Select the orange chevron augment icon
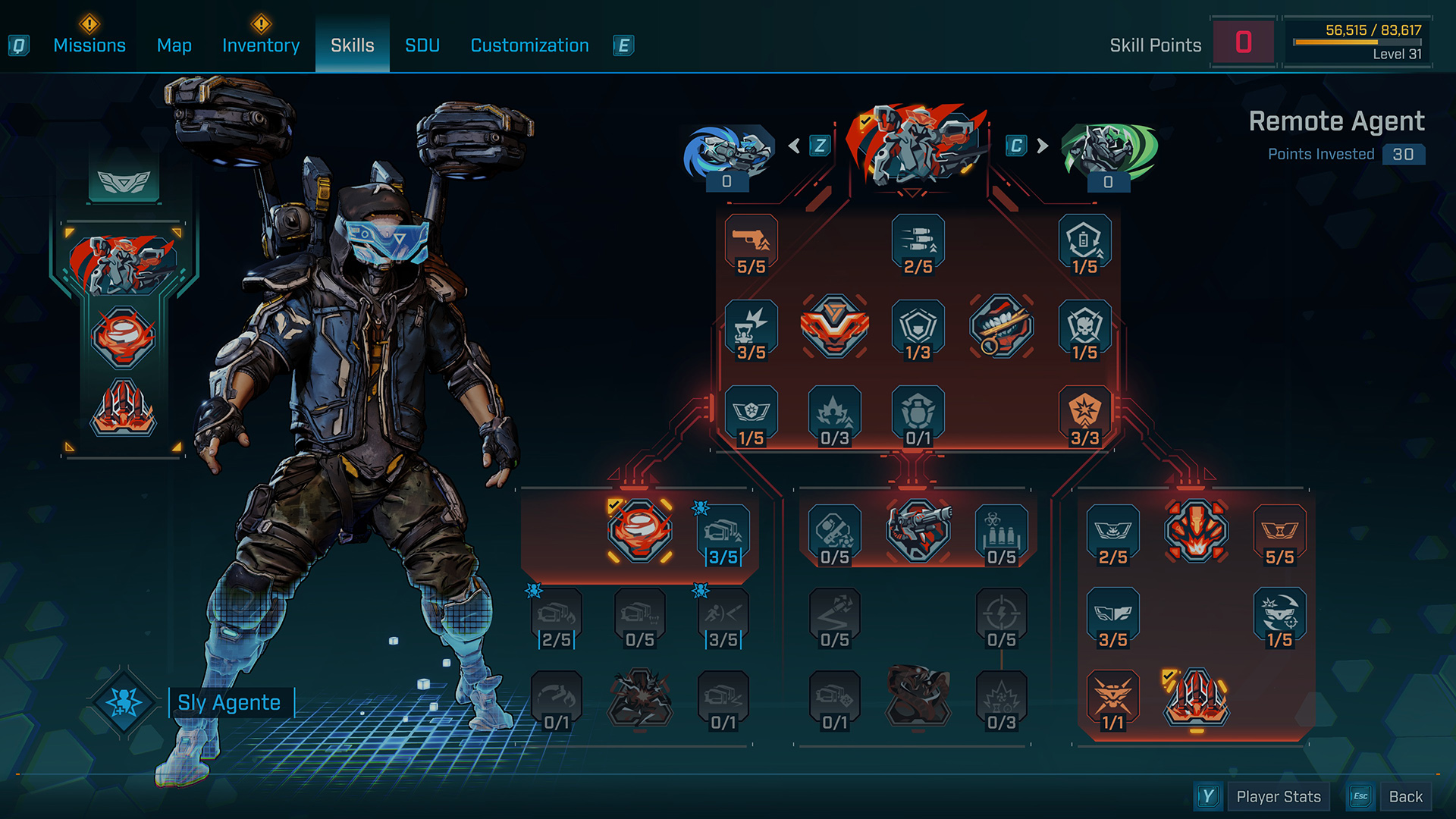The image size is (1456, 819). click(x=834, y=327)
